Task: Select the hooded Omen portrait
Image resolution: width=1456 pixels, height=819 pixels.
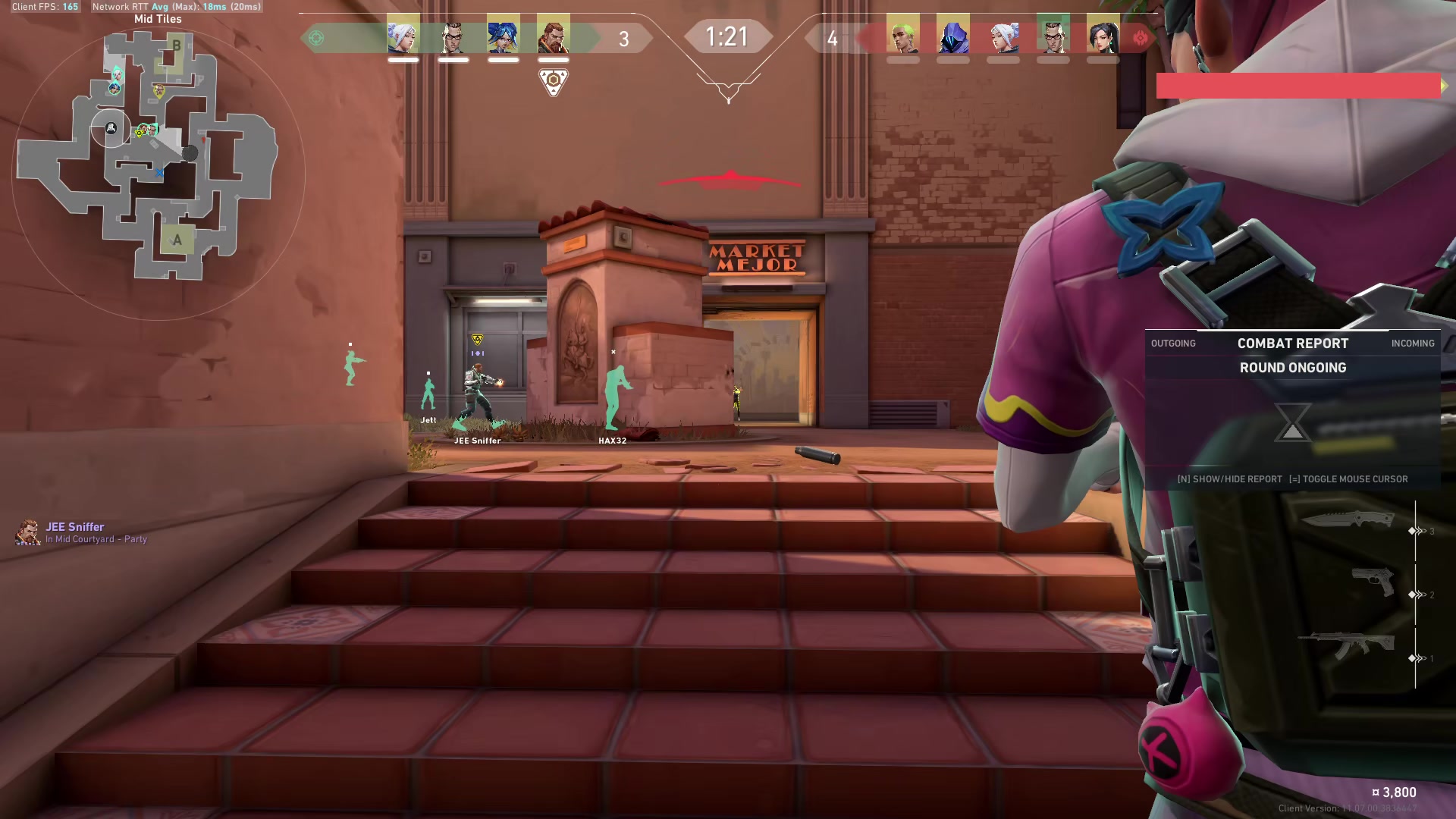Action: [952, 36]
